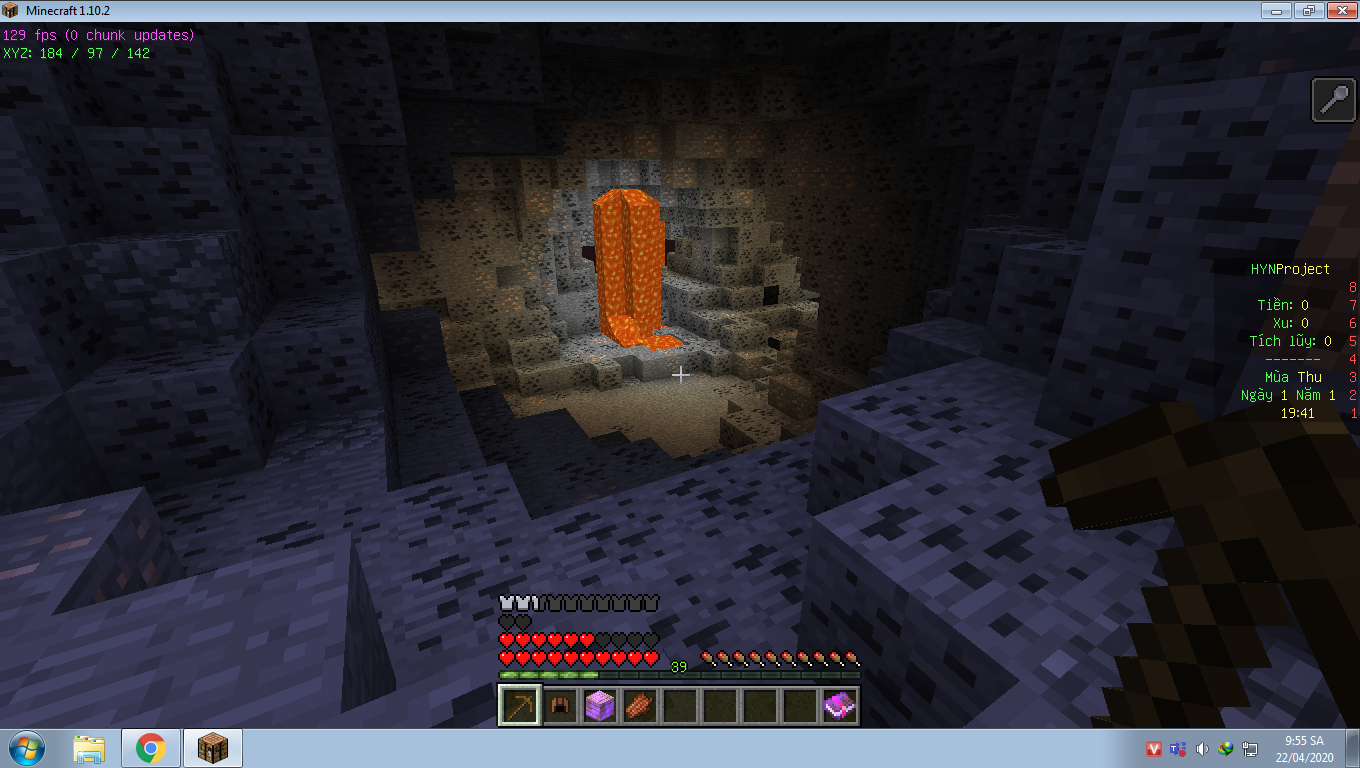This screenshot has height=768, width=1360.
Task: Pick the enchanted purple book slot
Action: click(x=839, y=706)
